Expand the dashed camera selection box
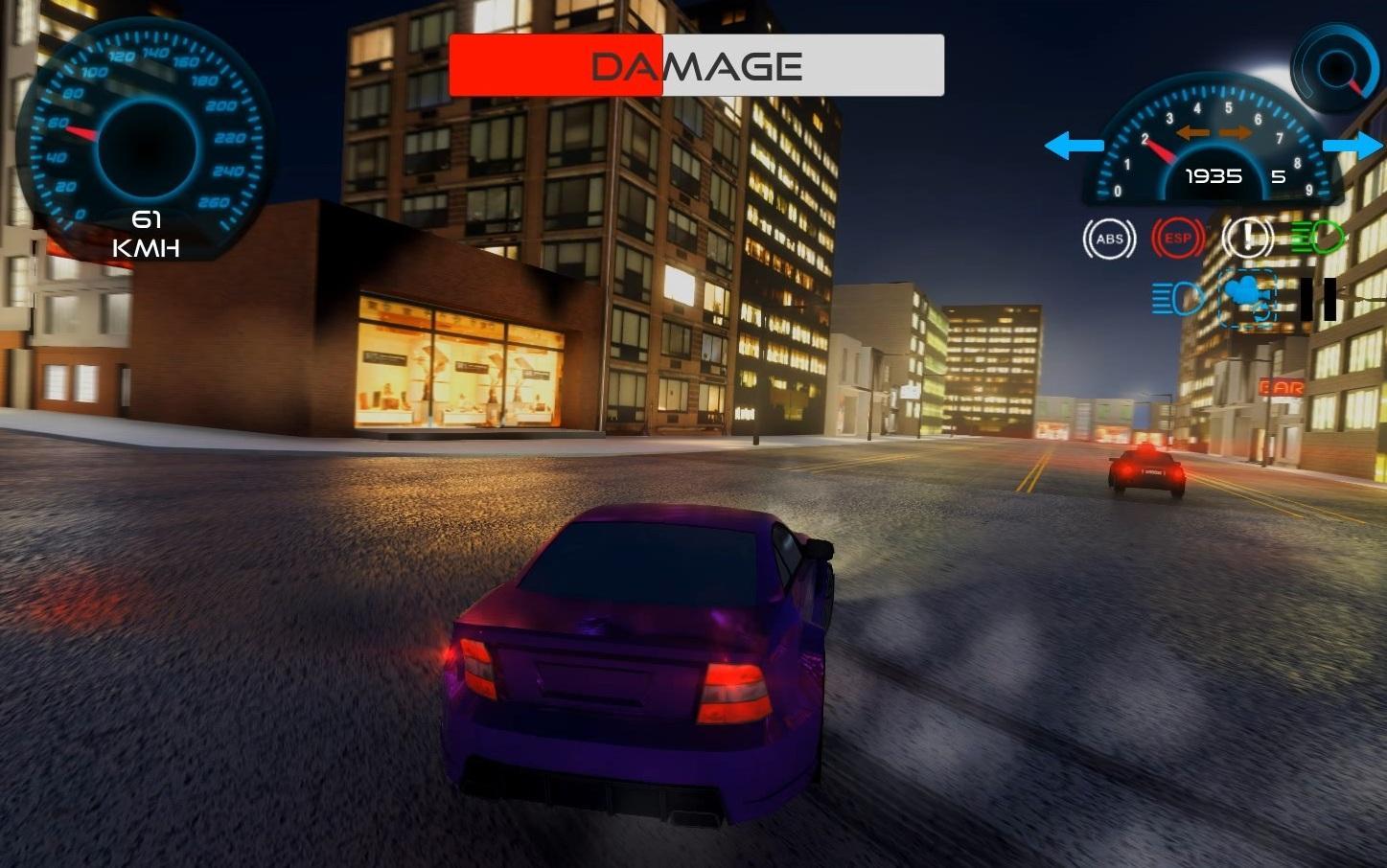 [x=1246, y=299]
